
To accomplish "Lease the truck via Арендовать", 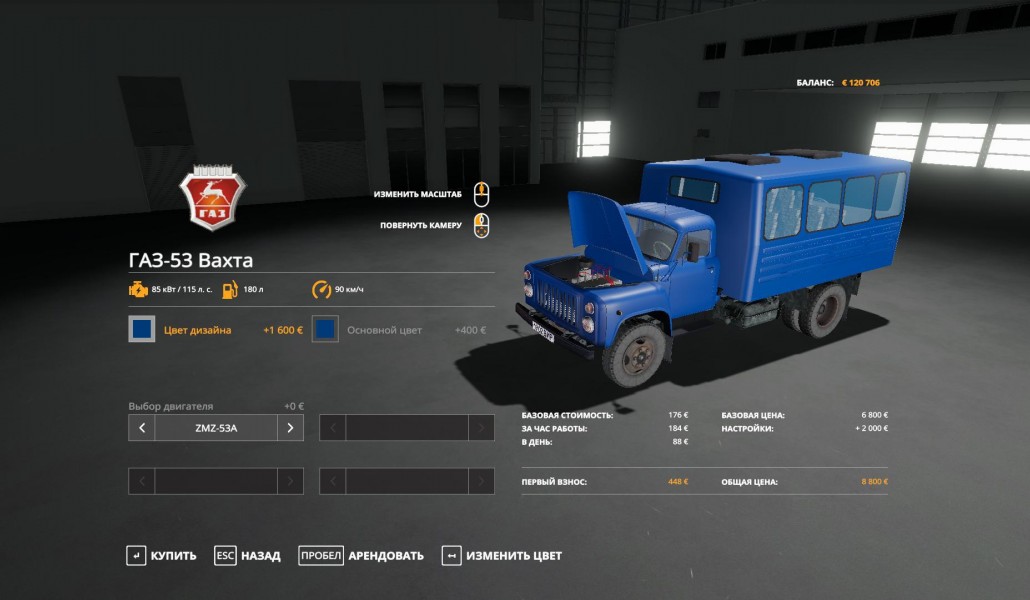I will (361, 556).
